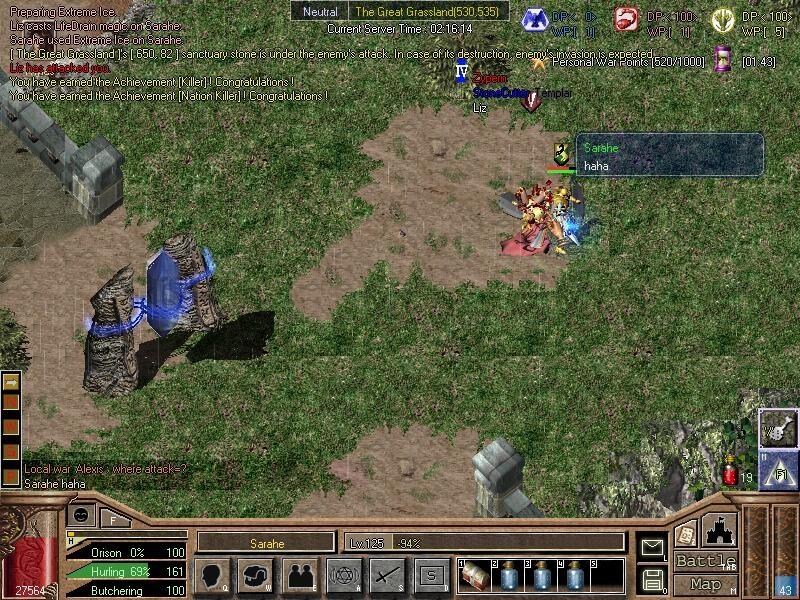Open the two-person party icon
The width and height of the screenshot is (800, 600).
coord(299,575)
